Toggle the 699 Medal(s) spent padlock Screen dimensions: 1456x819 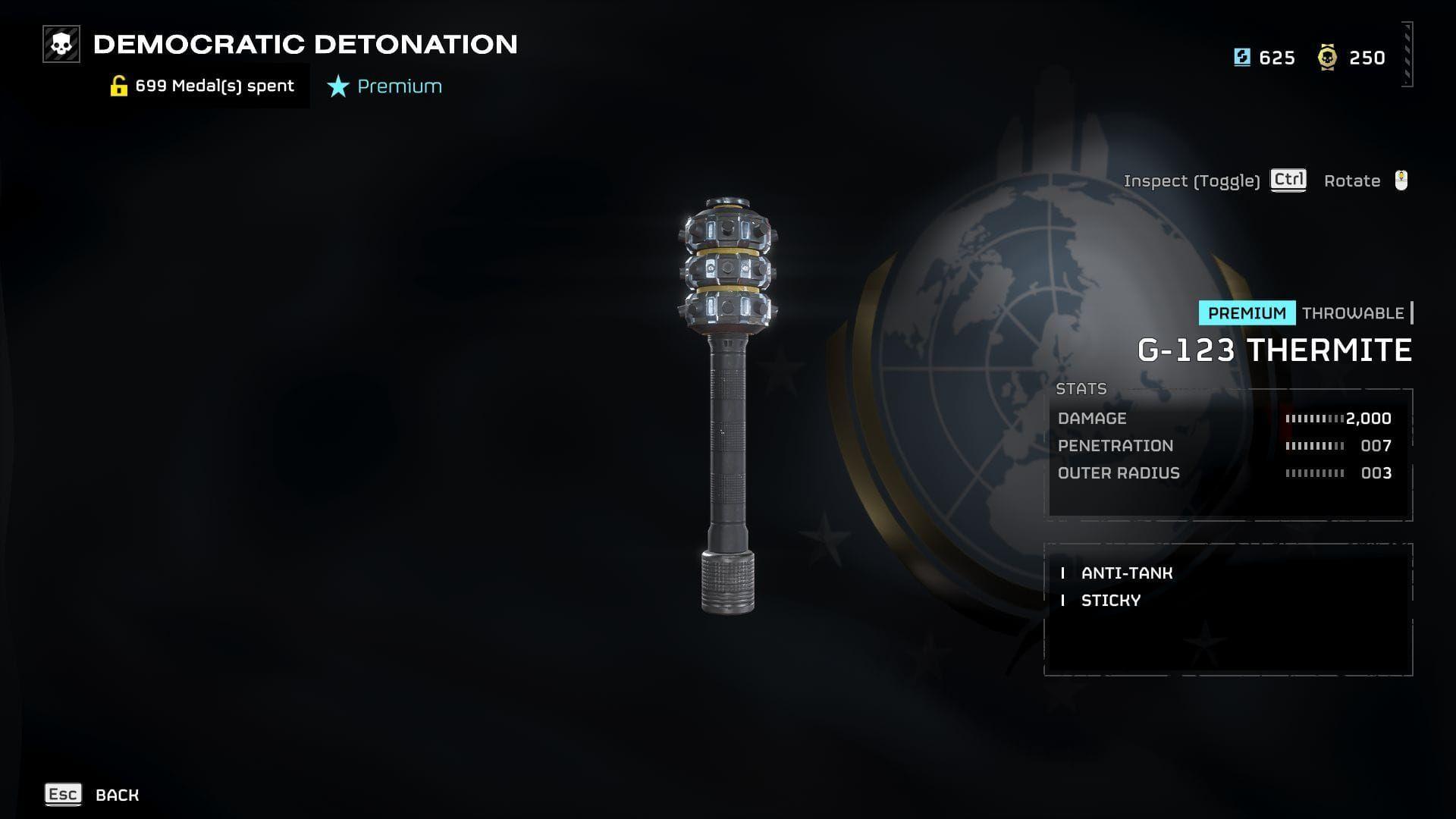click(x=119, y=85)
